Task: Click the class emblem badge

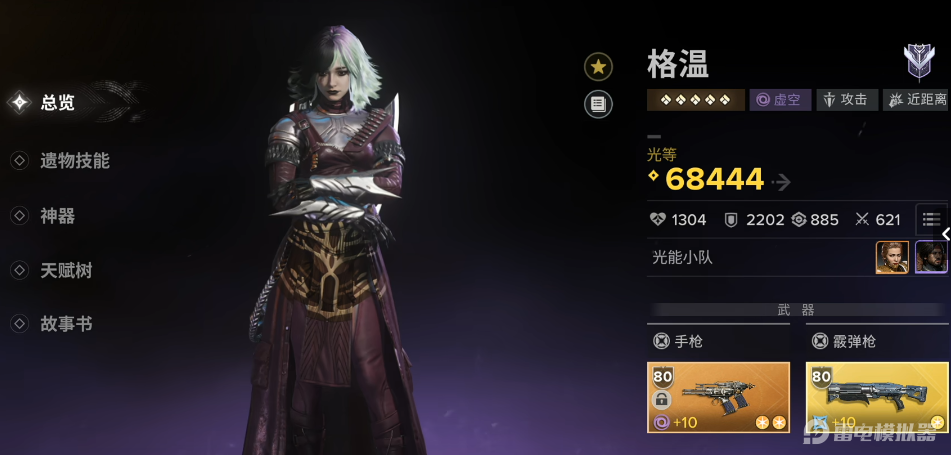Action: pos(918,62)
